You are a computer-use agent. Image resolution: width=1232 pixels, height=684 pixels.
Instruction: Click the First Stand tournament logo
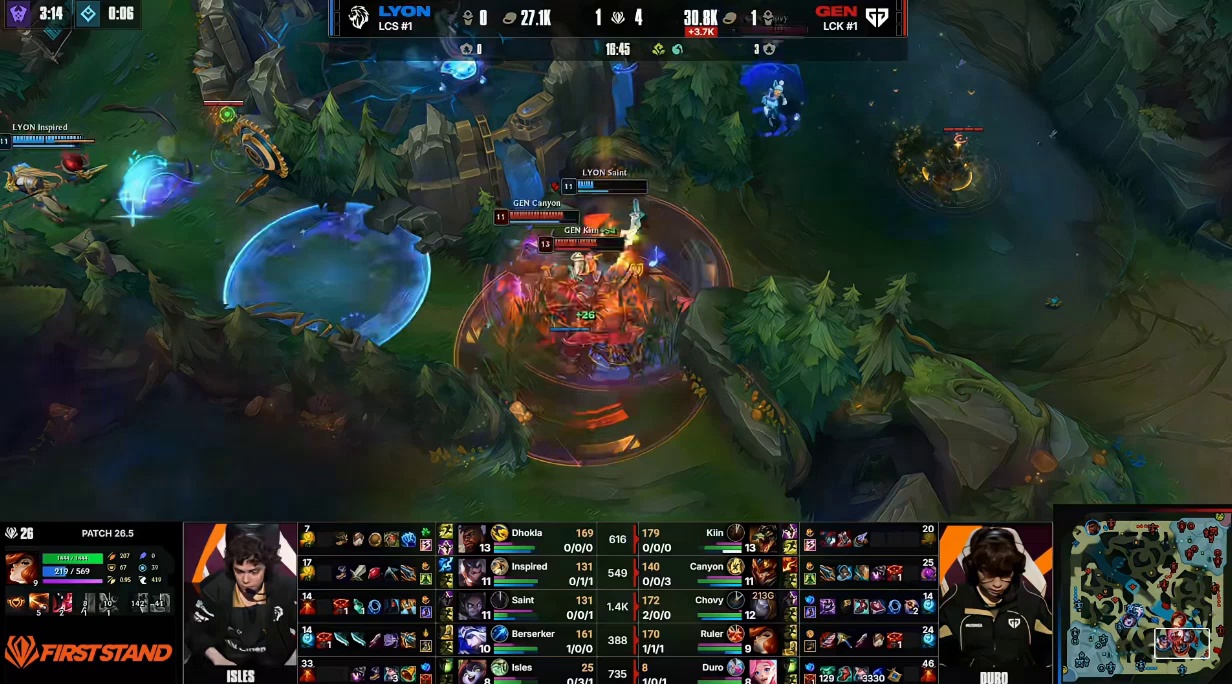[x=88, y=653]
